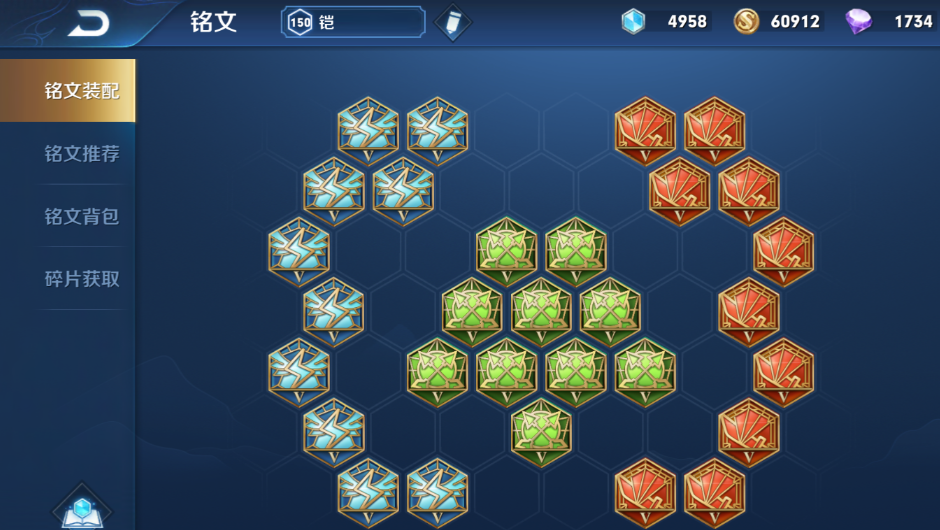Image resolution: width=940 pixels, height=530 pixels.
Task: Go back using the return arrow
Action: pyautogui.click(x=88, y=23)
